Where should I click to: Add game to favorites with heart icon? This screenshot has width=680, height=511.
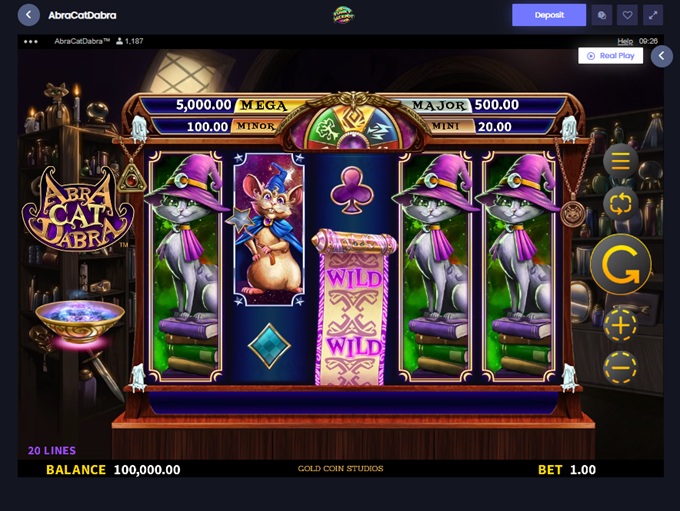627,15
